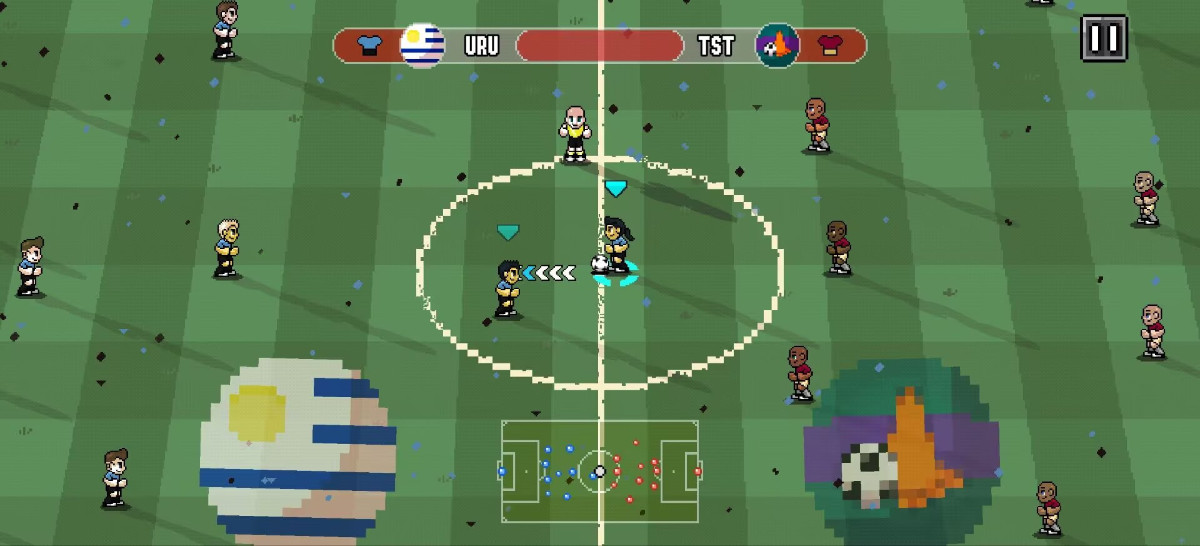Click the maroon TST kit shirt icon
Viewport: 1200px width, 546px height.
[x=830, y=45]
